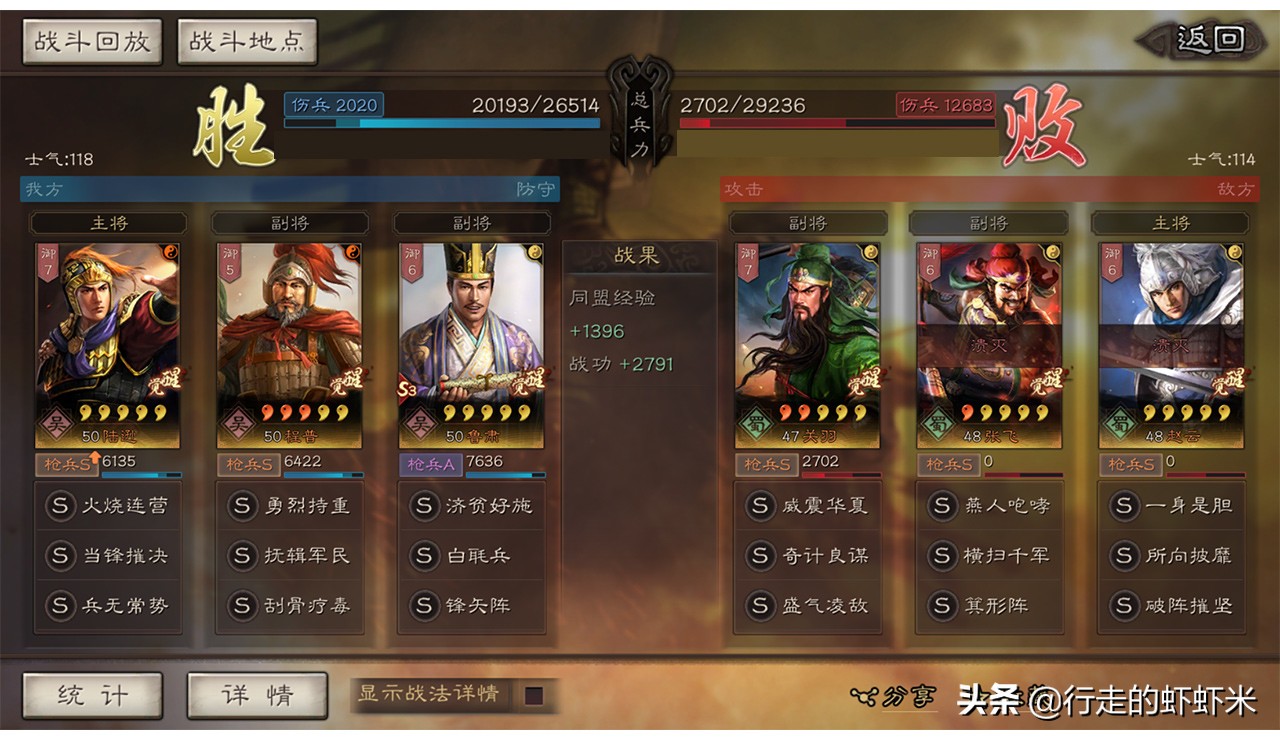Click 关羽's portrait thumbnail

pyautogui.click(x=806, y=330)
